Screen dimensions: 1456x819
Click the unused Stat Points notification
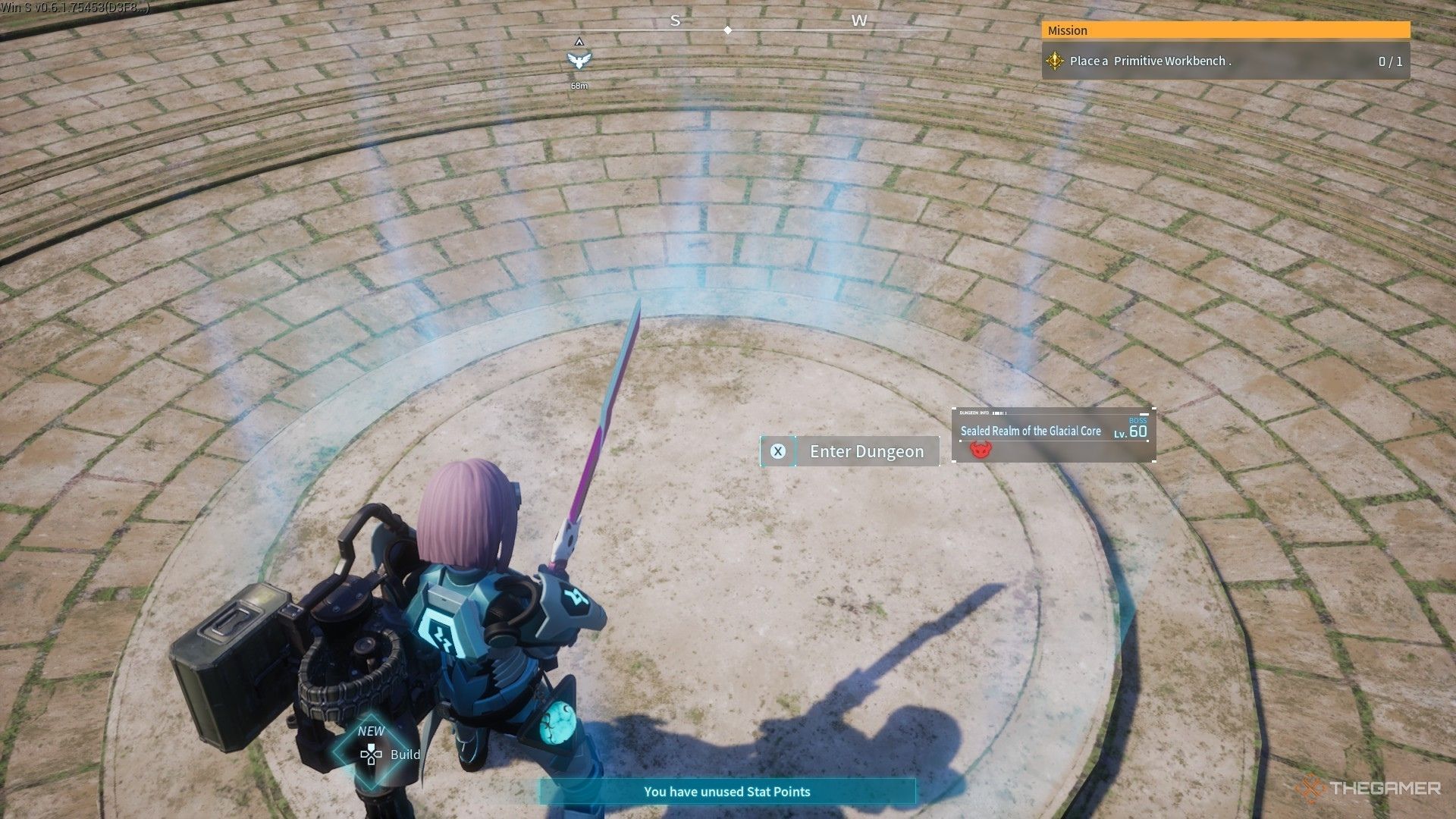point(726,792)
